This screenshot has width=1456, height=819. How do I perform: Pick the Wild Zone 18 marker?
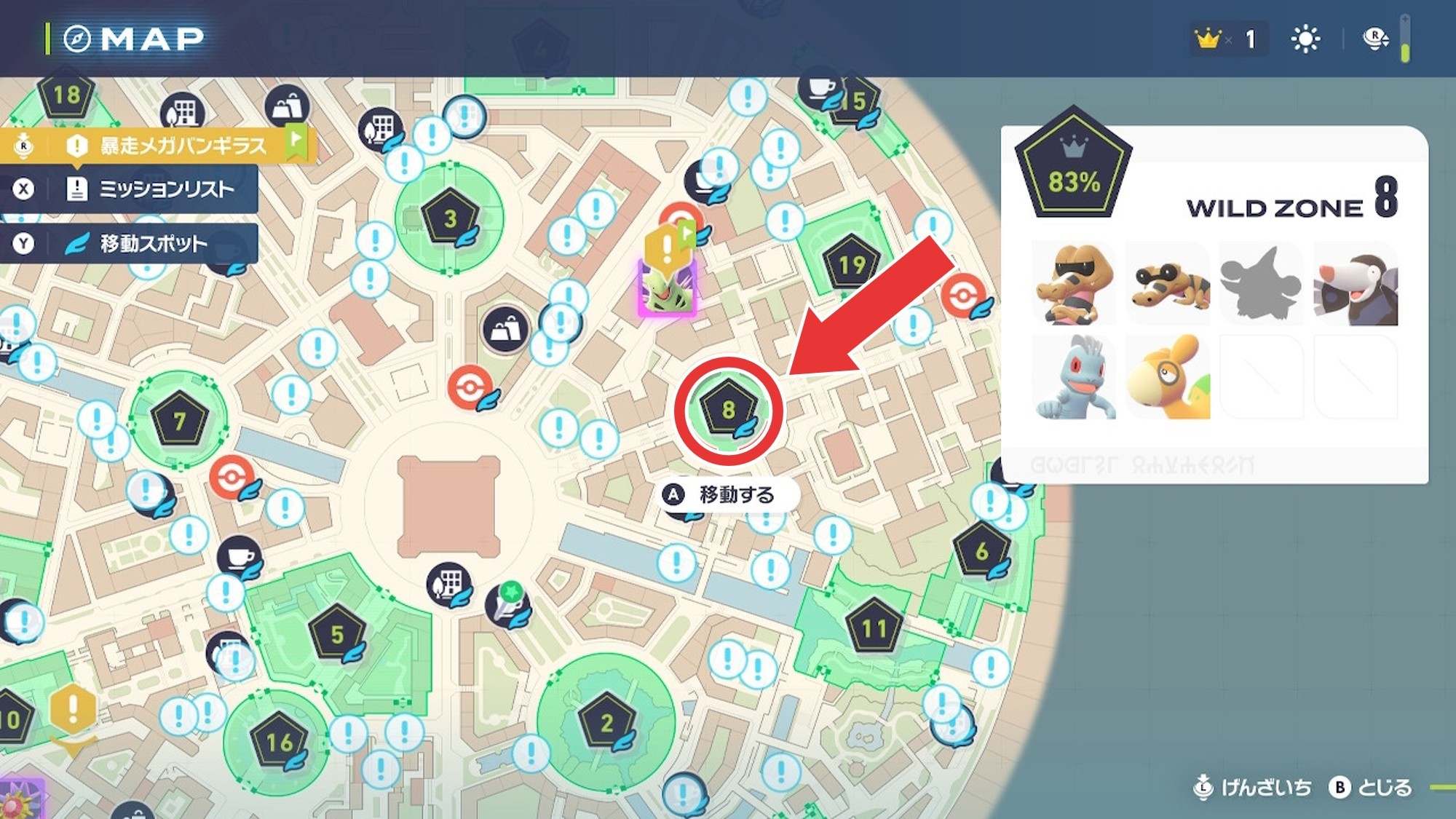[x=66, y=95]
